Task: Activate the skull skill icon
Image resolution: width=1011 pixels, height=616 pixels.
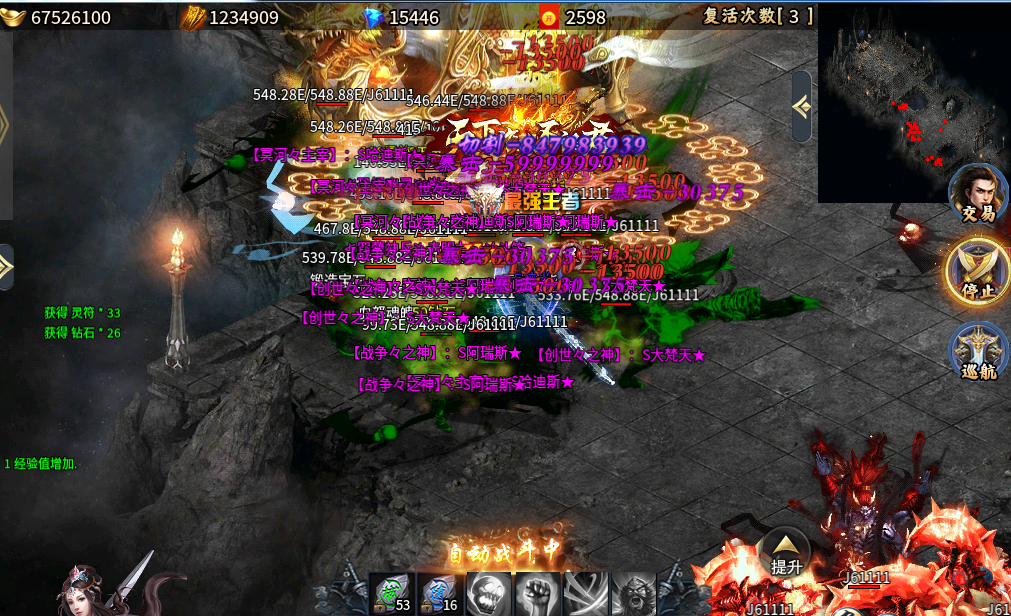Action: point(488,593)
